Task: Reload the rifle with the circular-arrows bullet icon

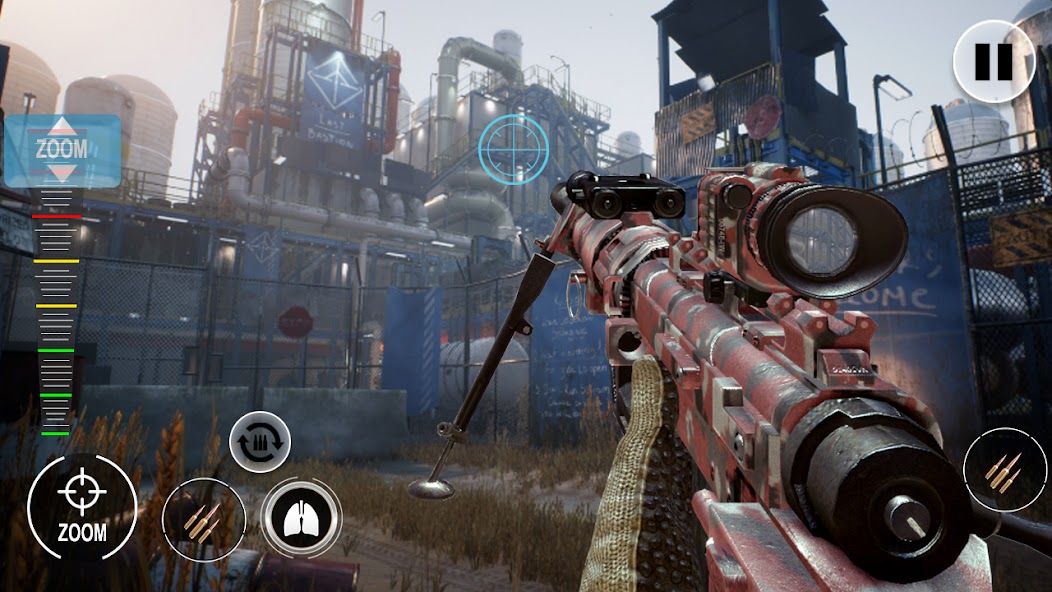Action: pos(260,441)
